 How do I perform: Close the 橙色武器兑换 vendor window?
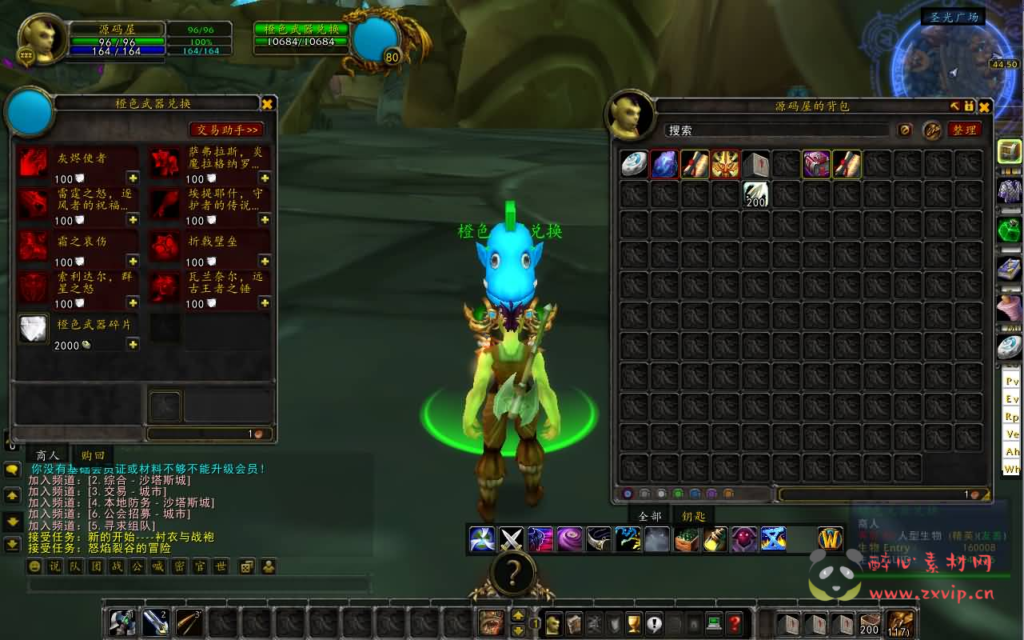click(x=267, y=103)
